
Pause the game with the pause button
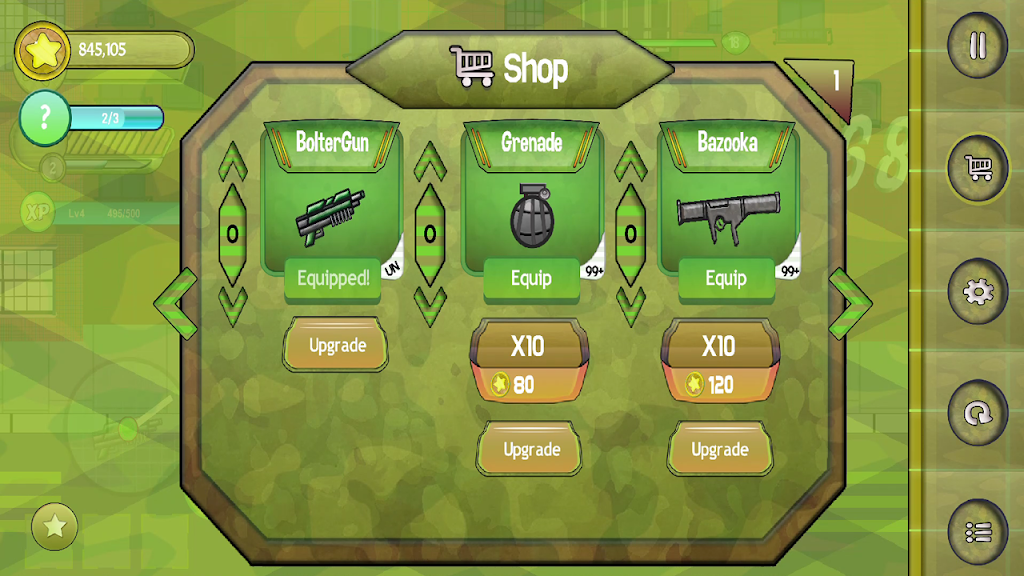pyautogui.click(x=977, y=46)
